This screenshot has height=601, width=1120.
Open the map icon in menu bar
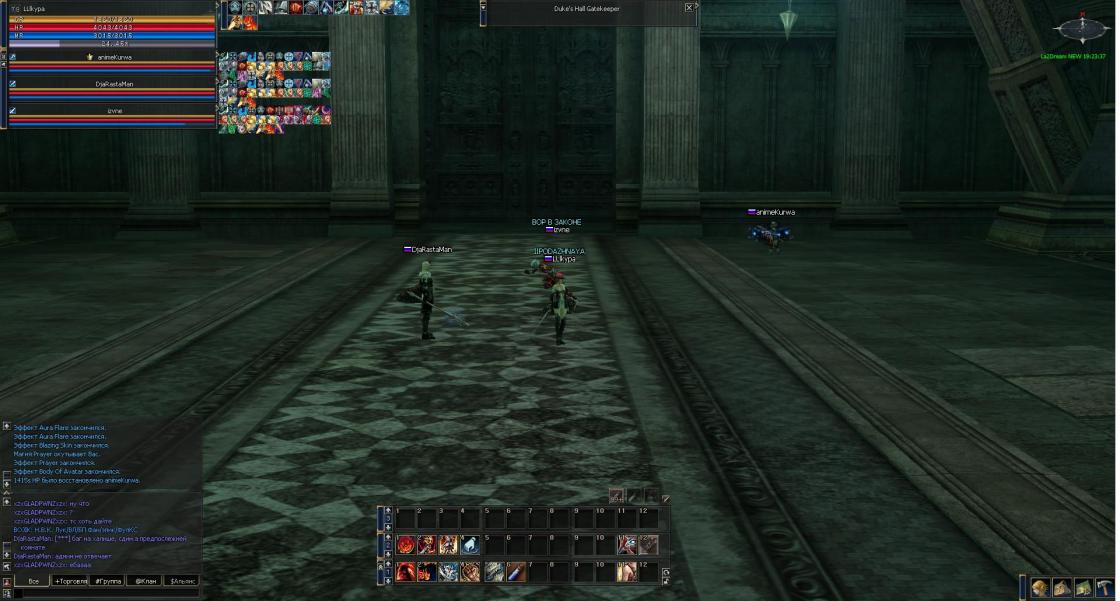point(1083,588)
